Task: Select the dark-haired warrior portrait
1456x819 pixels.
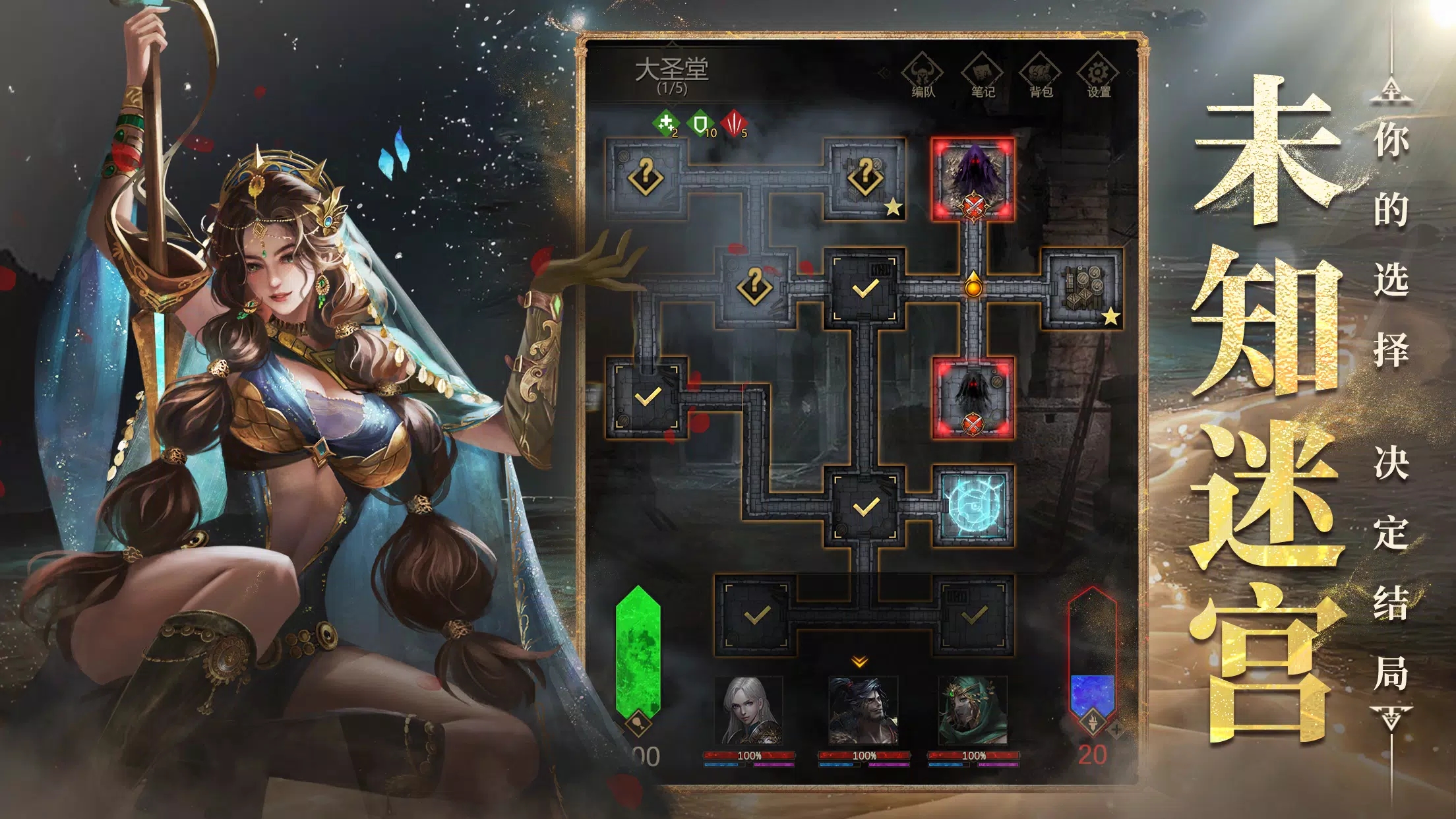Action: pyautogui.click(x=863, y=711)
